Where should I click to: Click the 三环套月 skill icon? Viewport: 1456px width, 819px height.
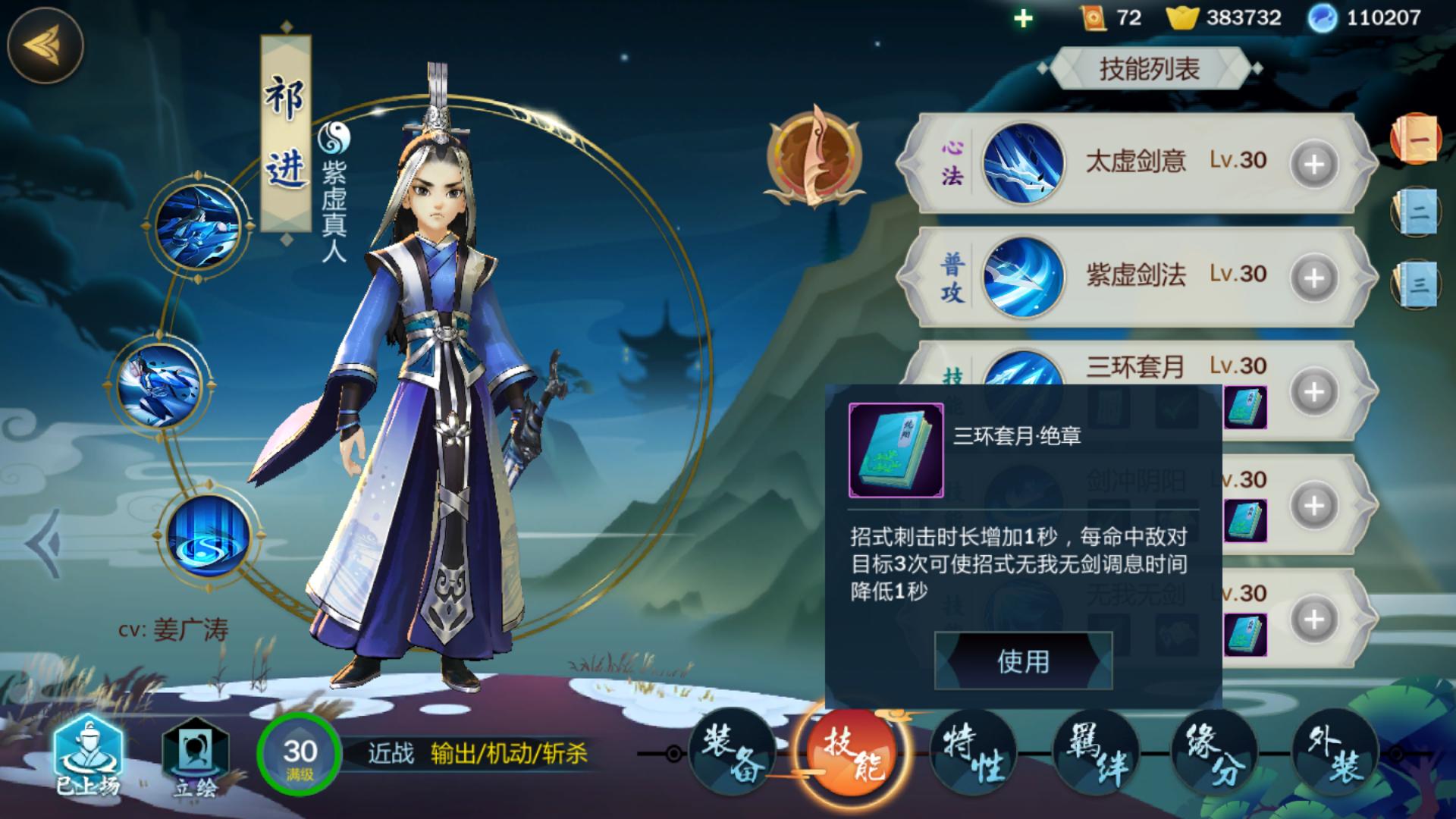[1022, 372]
